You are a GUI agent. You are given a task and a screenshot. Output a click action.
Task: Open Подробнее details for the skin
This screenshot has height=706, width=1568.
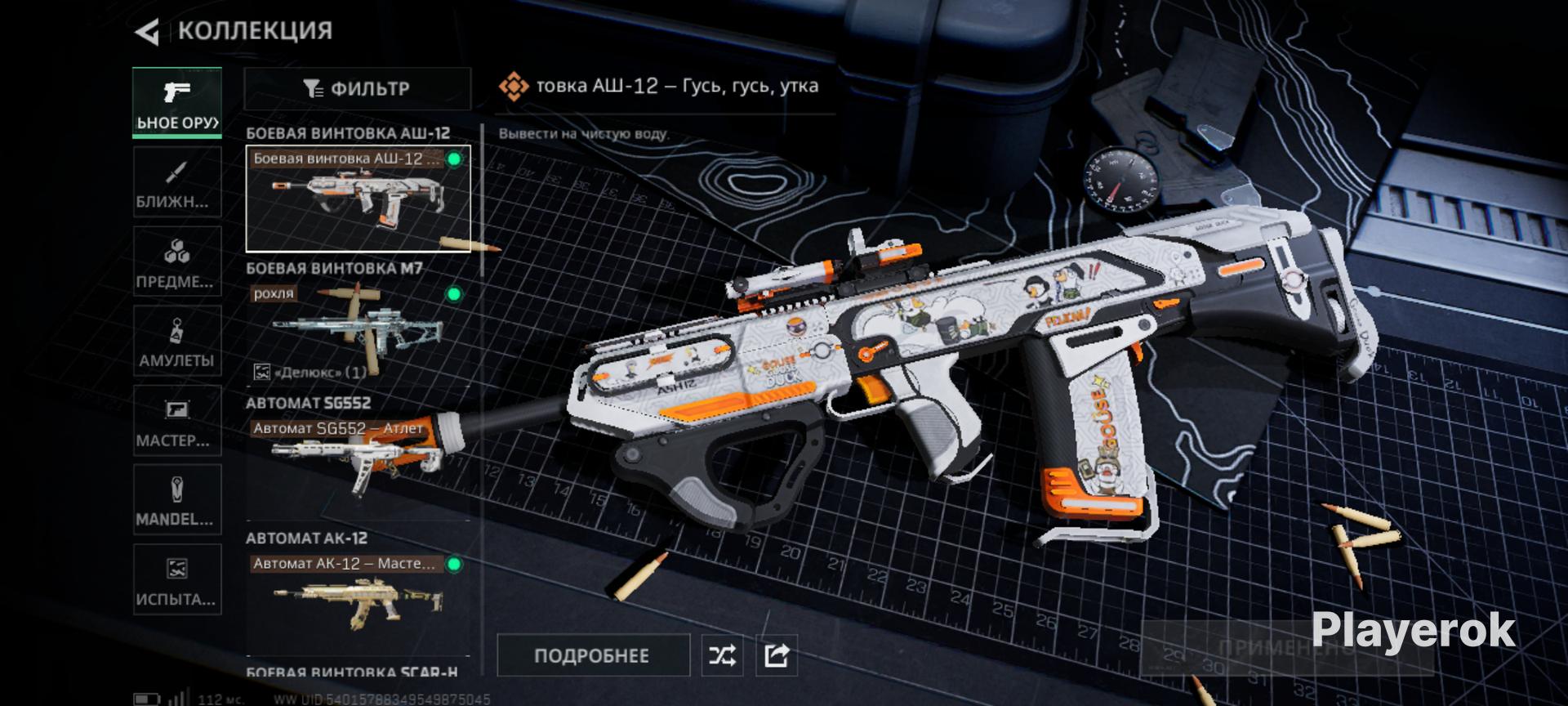pyautogui.click(x=592, y=655)
